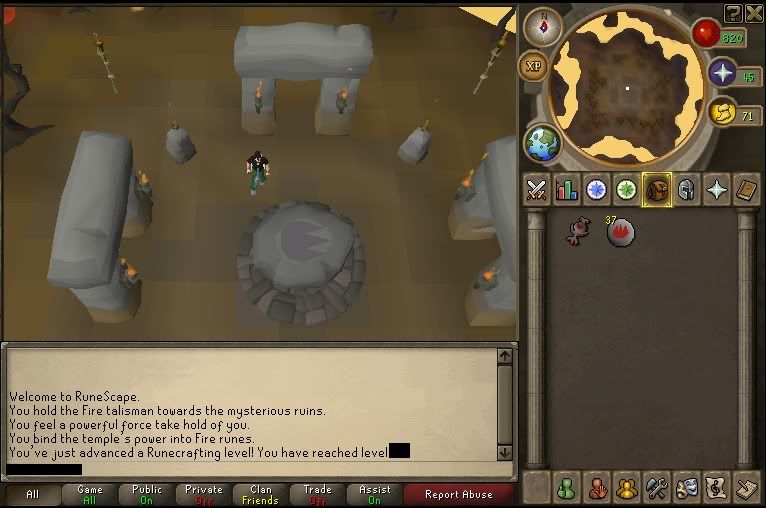Open the worn equipment helmet tab
This screenshot has width=766, height=508.
(x=686, y=189)
